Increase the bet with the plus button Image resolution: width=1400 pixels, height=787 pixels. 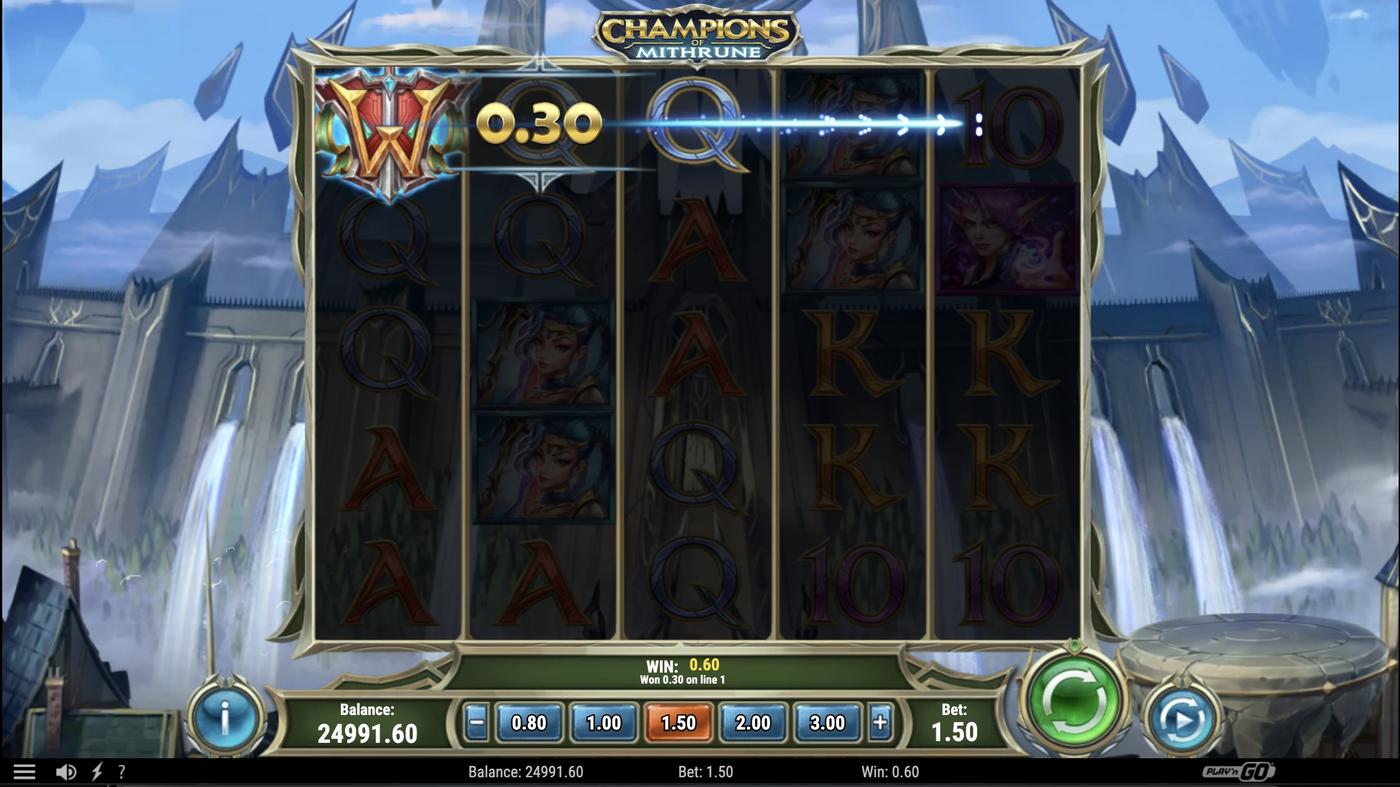[880, 722]
